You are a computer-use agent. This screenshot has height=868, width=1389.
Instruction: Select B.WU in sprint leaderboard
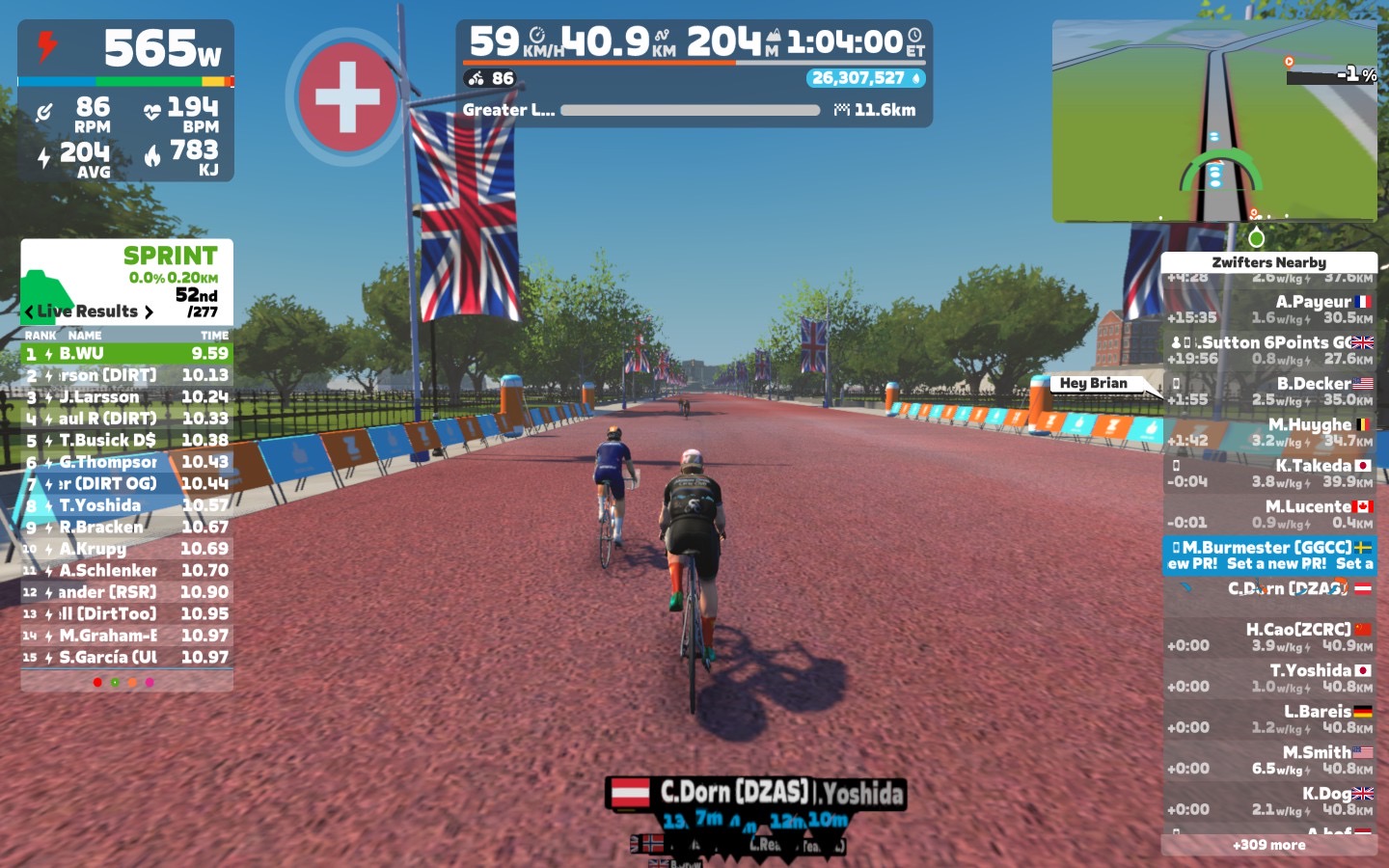point(126,354)
